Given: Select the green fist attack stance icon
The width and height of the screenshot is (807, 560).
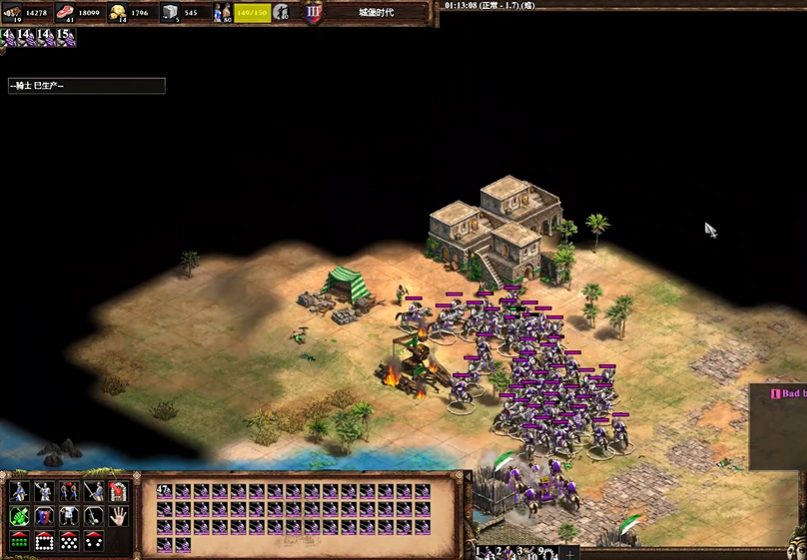Looking at the screenshot, I should [x=19, y=516].
